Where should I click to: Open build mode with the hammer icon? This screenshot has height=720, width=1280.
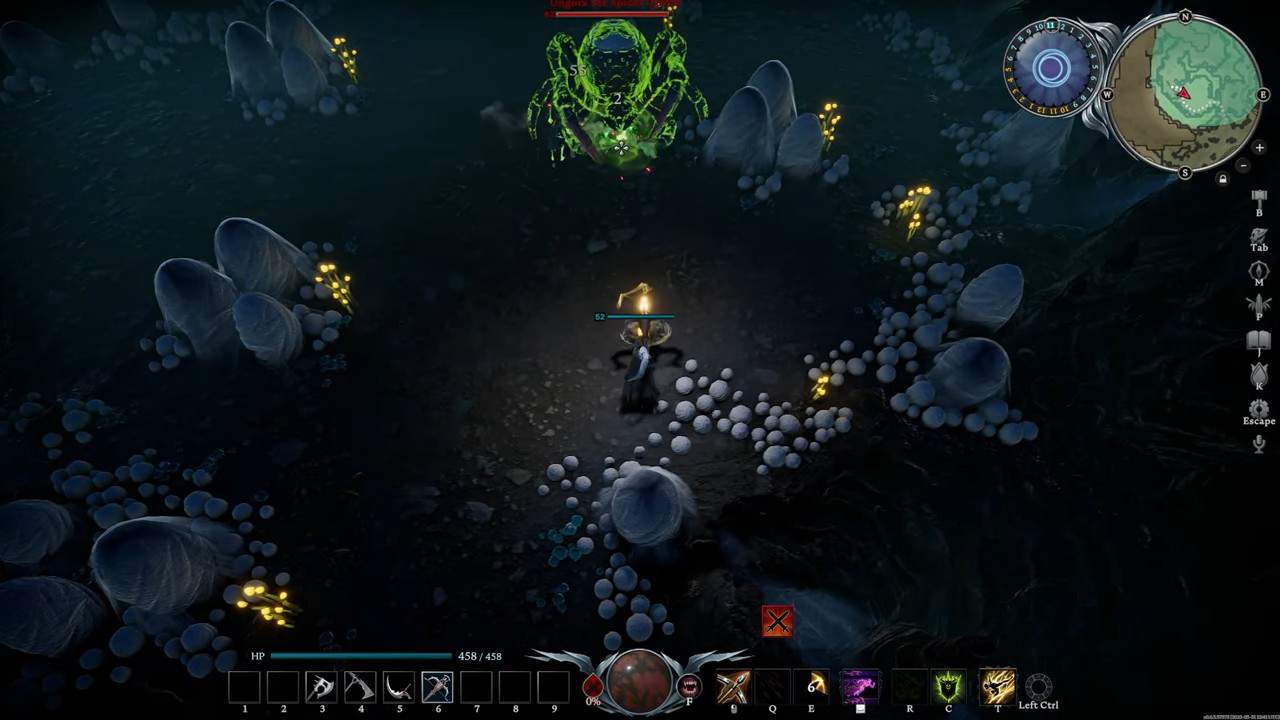click(1259, 196)
